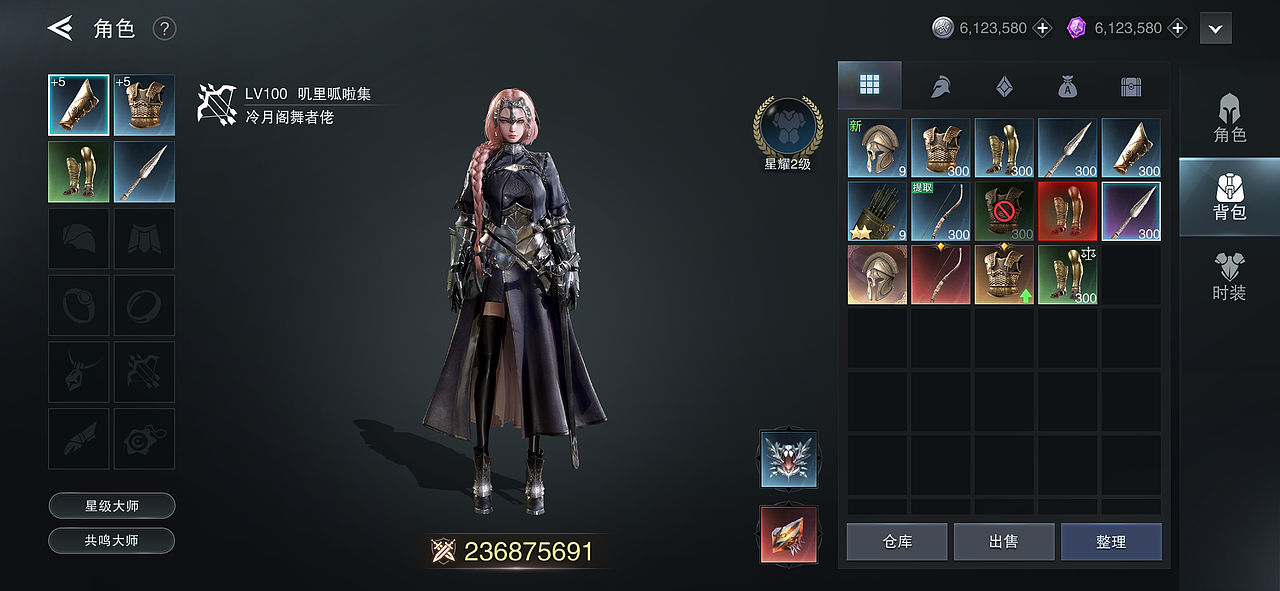1280x591 pixels.
Task: Select the quiver of arrows item
Action: (877, 211)
